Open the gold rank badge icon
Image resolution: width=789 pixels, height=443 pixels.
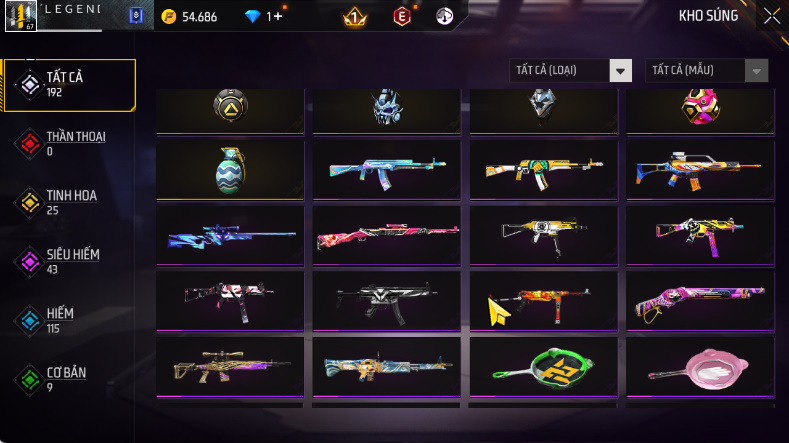click(352, 16)
